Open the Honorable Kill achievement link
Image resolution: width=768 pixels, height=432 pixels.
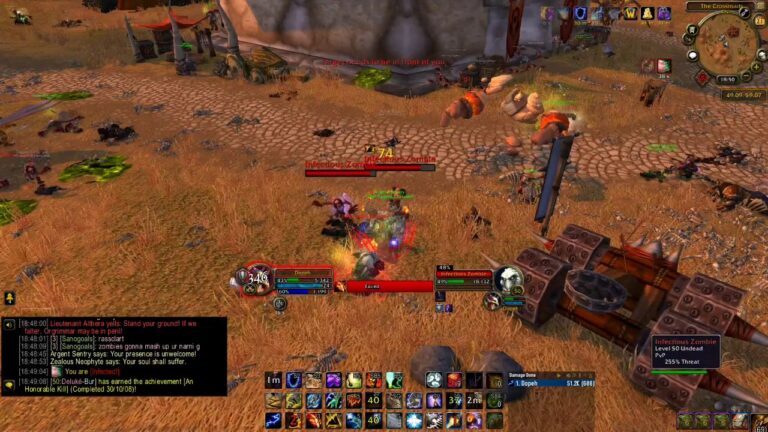click(x=40, y=388)
